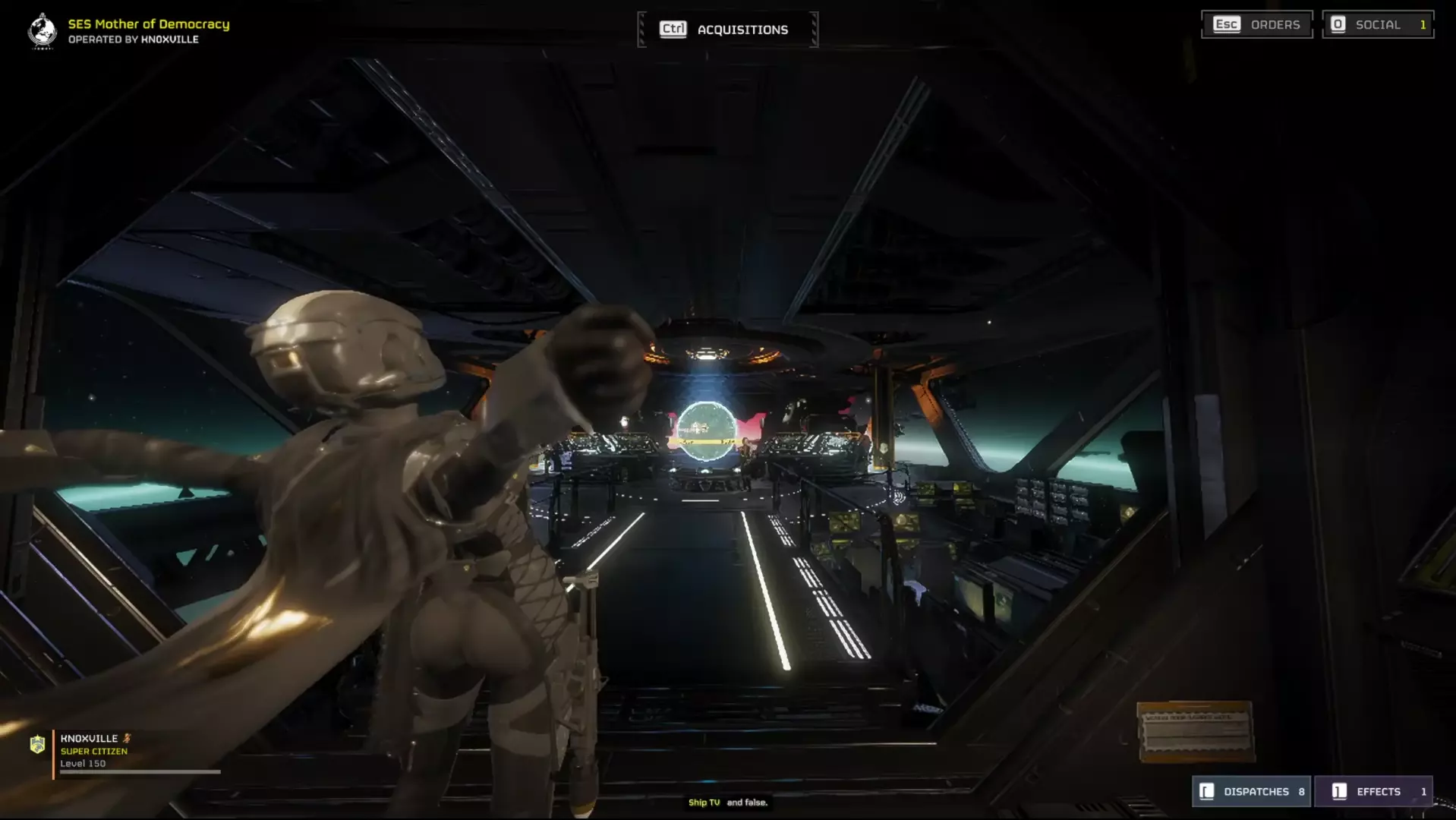Open the Orders panel

click(1257, 24)
